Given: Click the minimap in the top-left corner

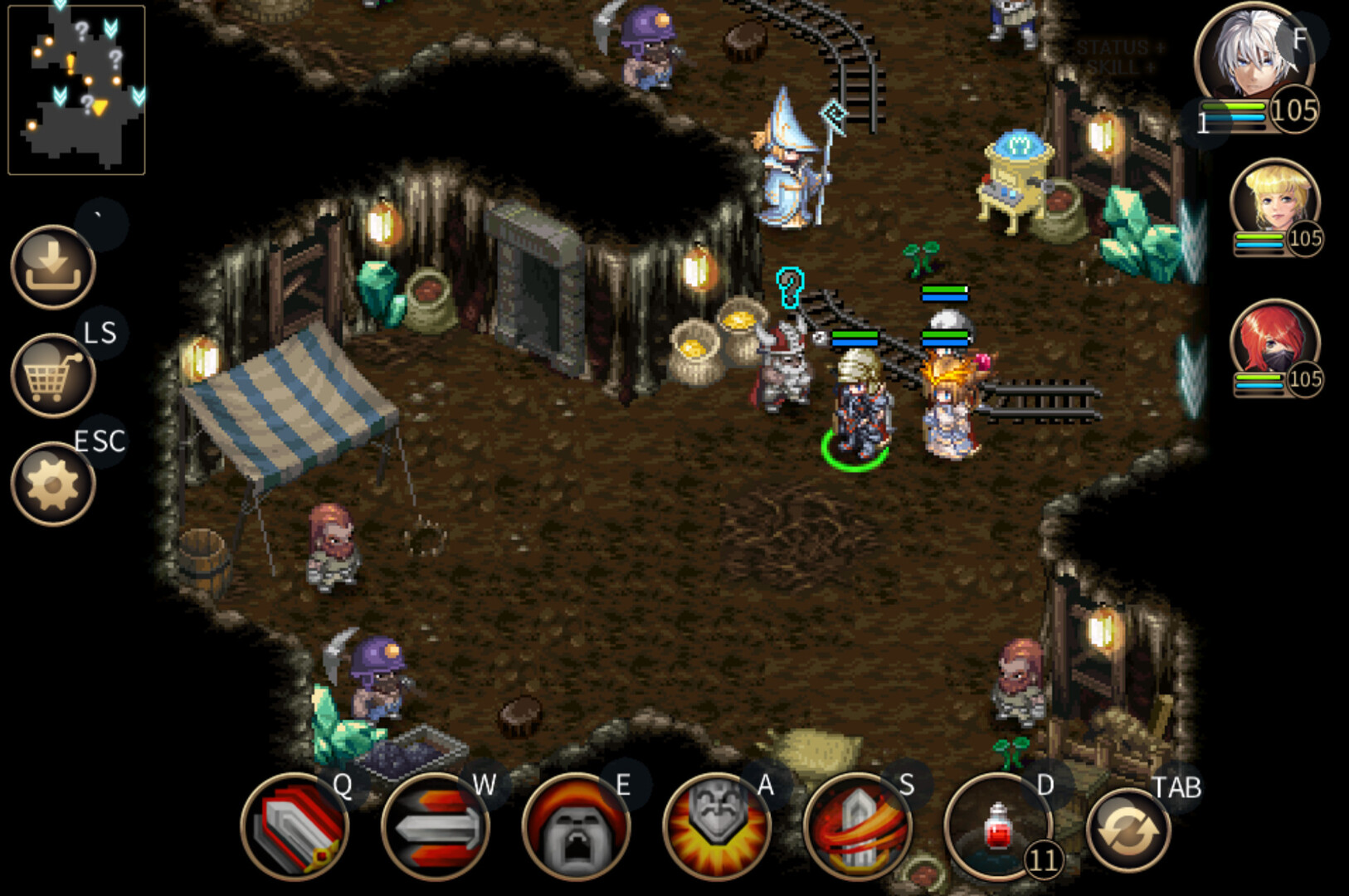Looking at the screenshot, I should pos(76,89).
